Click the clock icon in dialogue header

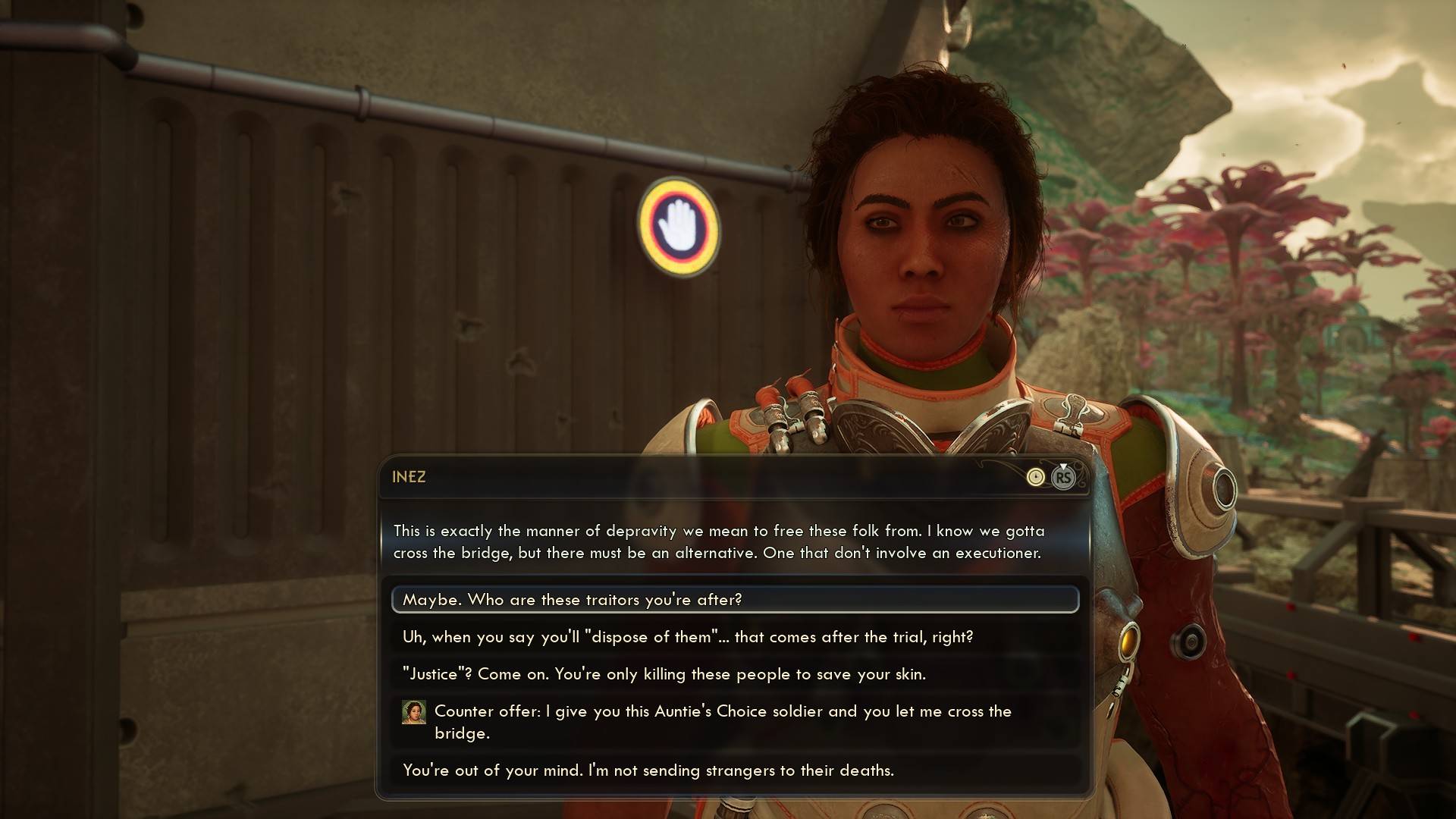coord(1035,477)
